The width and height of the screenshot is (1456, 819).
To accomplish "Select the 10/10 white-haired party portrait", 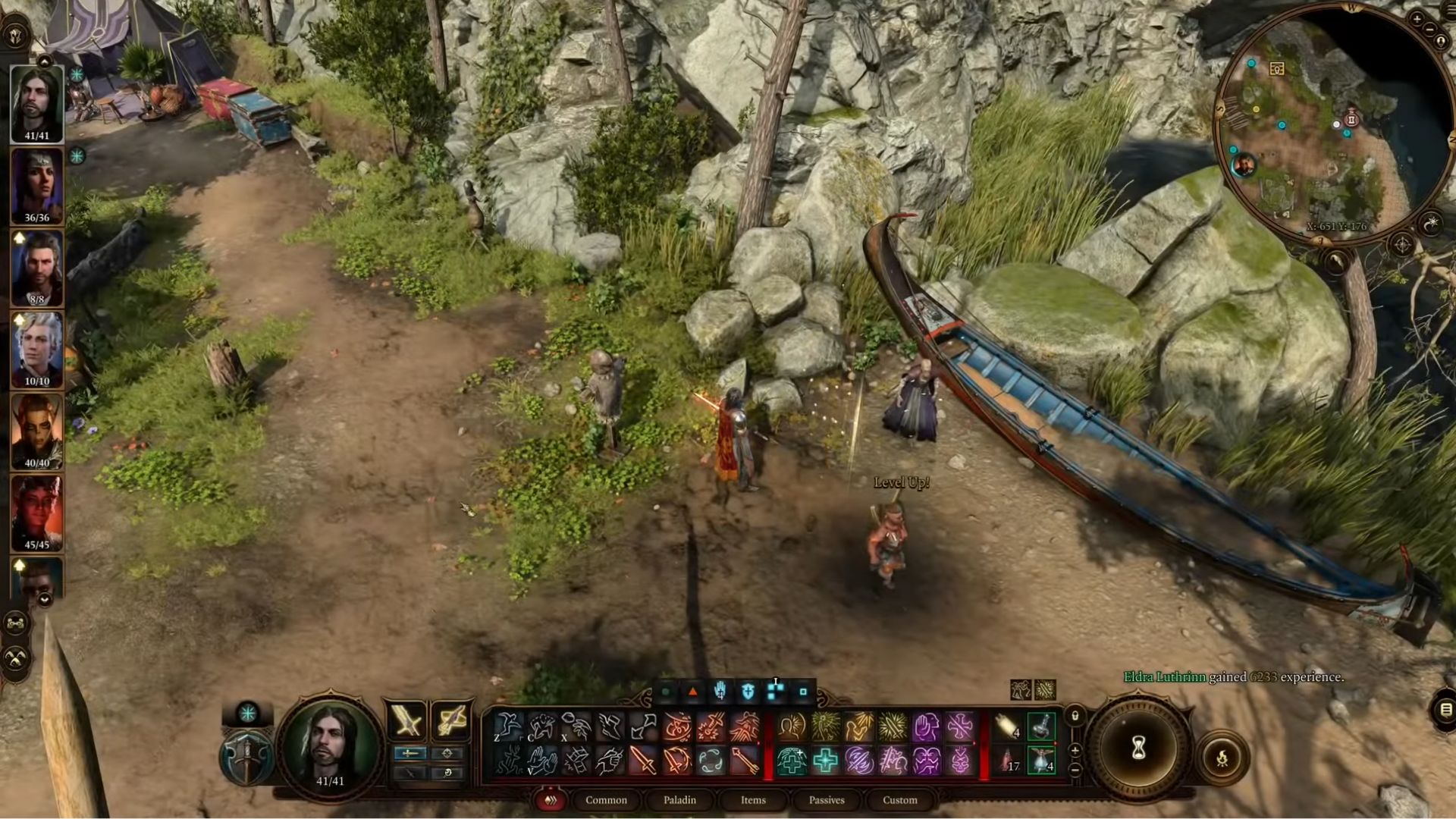I will point(36,350).
